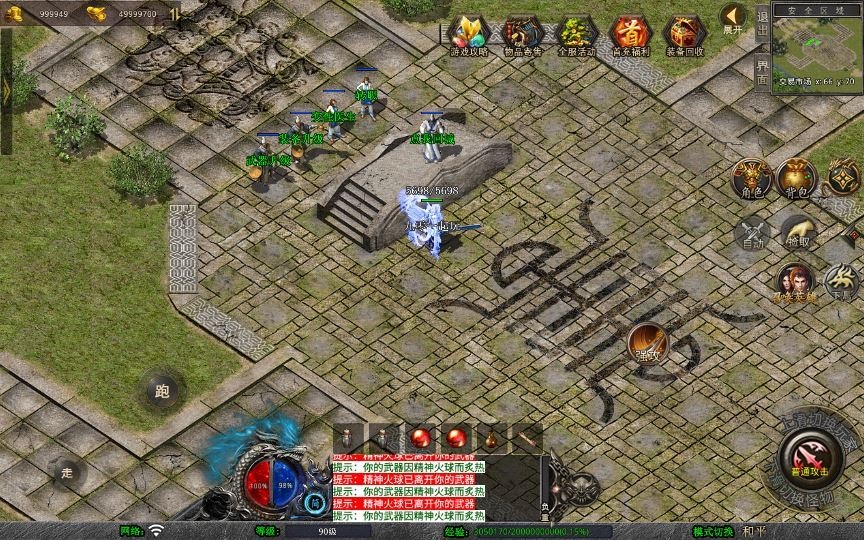Activate the 强攻 strong attack skill
The image size is (864, 540).
(x=649, y=343)
